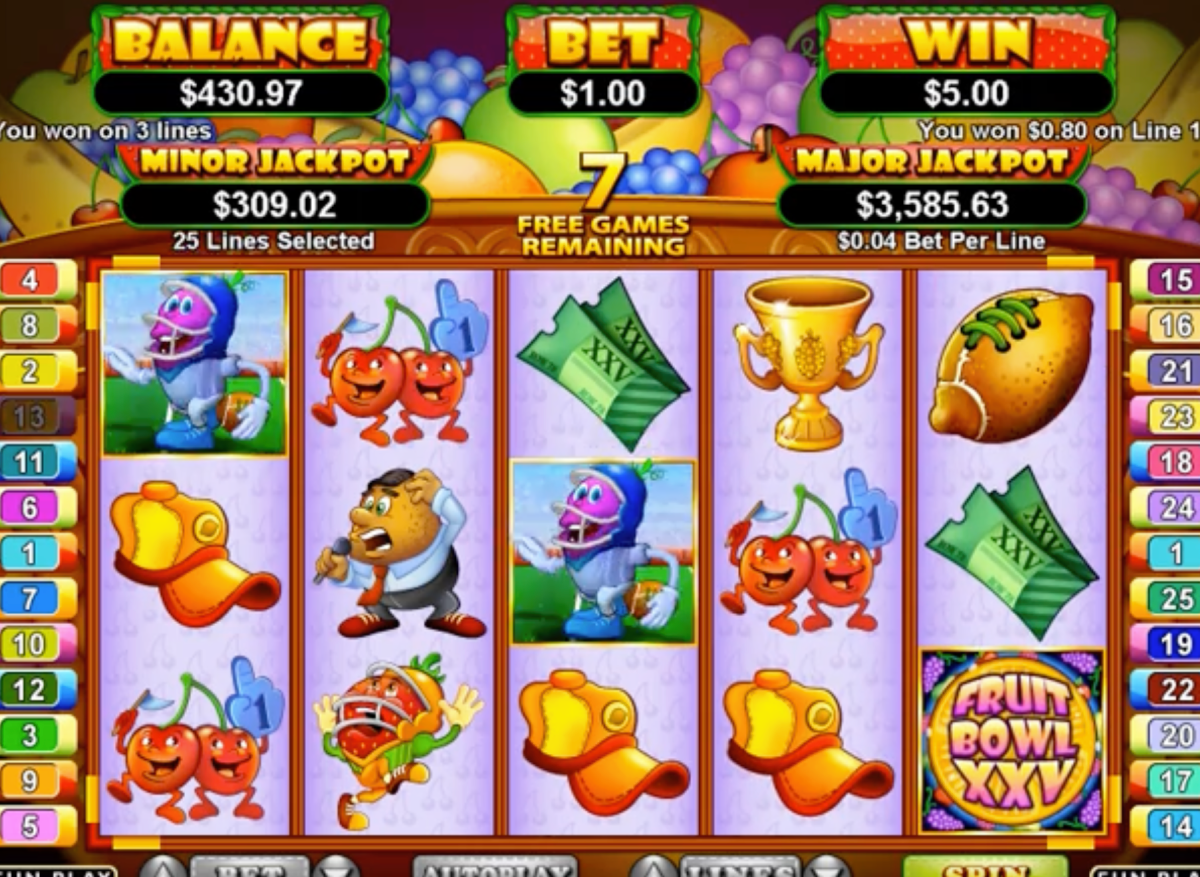1200x877 pixels.
Task: Choose payline 13 marker
Action: 38,416
